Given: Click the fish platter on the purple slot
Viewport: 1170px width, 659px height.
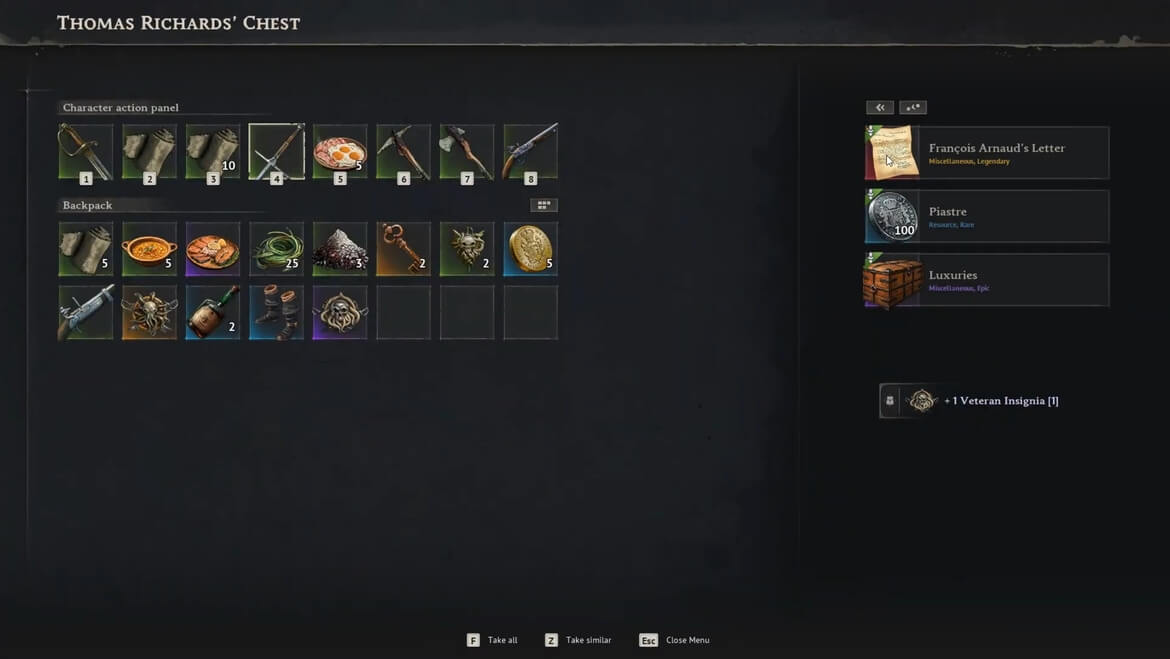Looking at the screenshot, I should [213, 249].
